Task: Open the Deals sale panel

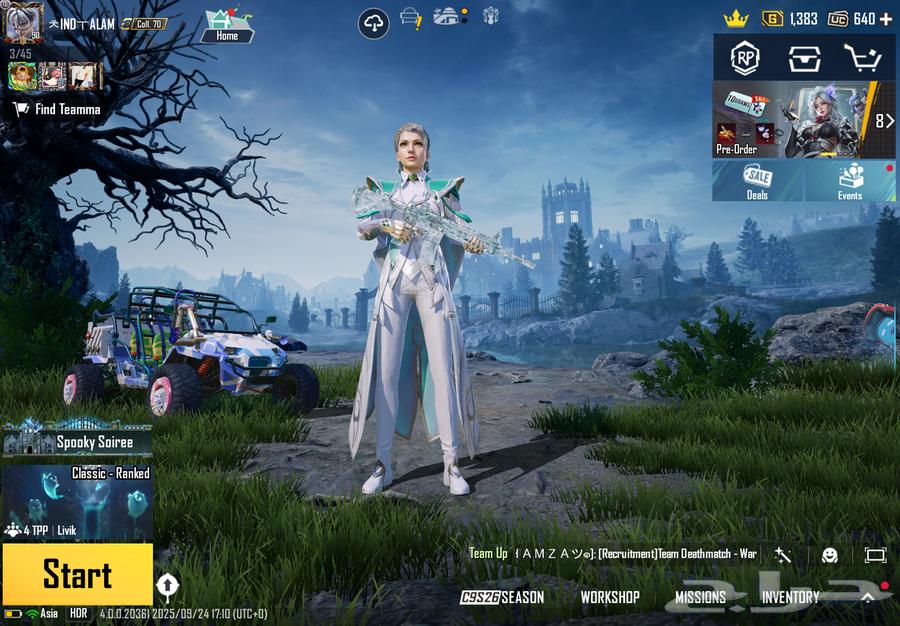Action: (x=757, y=181)
